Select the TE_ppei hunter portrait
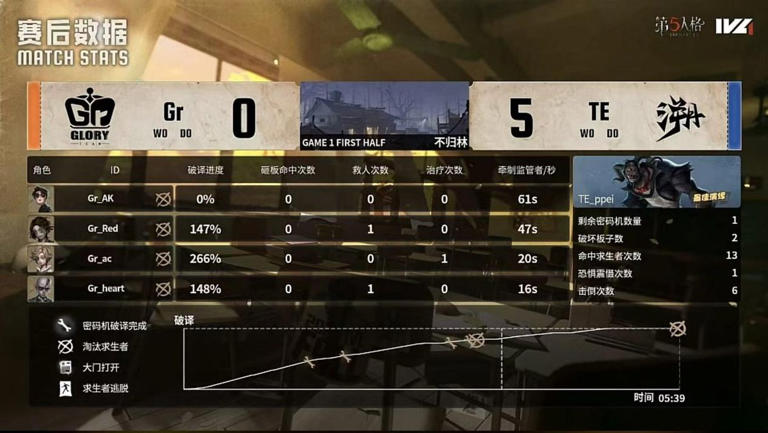 (656, 181)
